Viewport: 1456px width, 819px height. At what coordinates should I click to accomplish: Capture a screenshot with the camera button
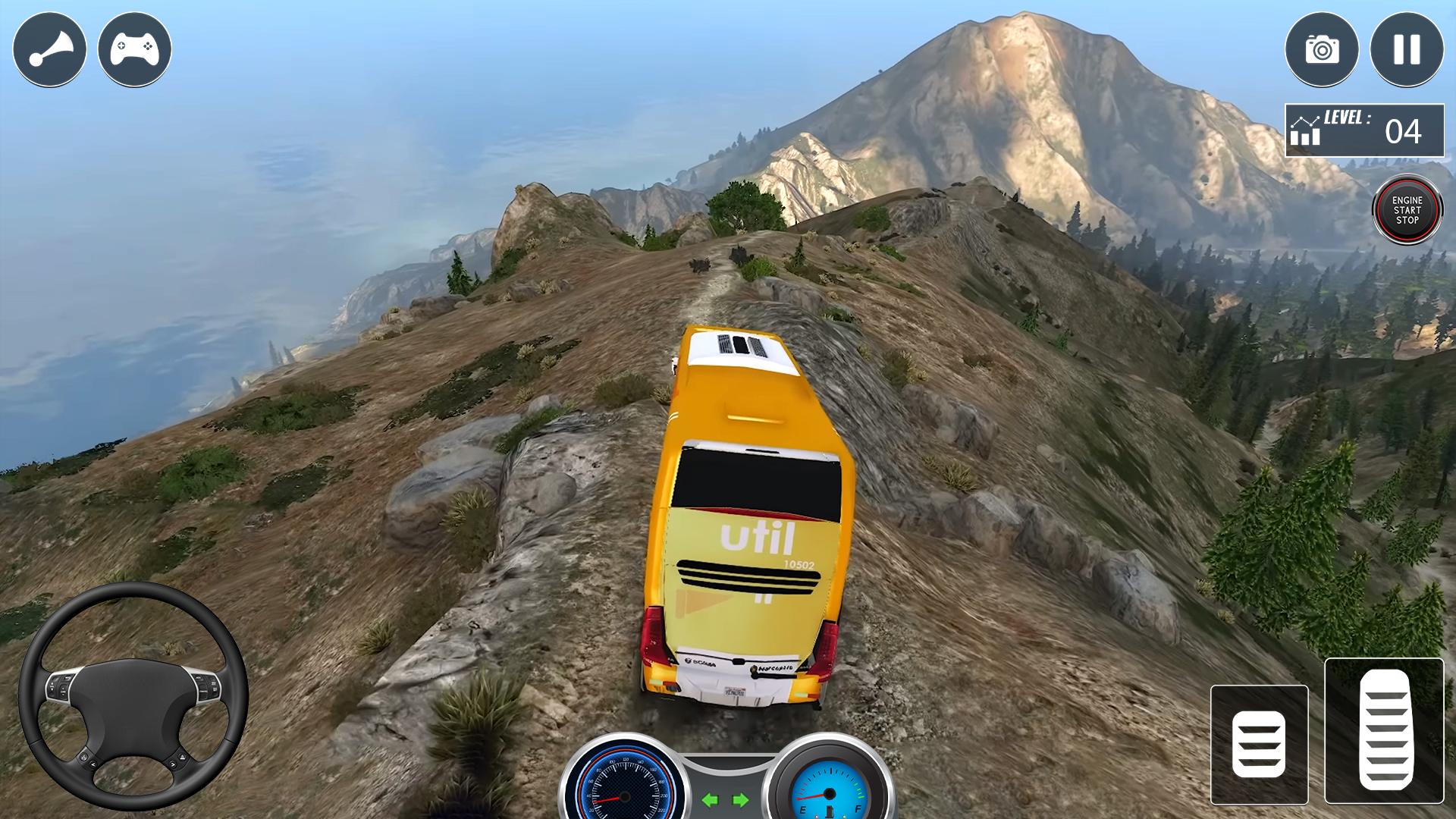[1323, 49]
